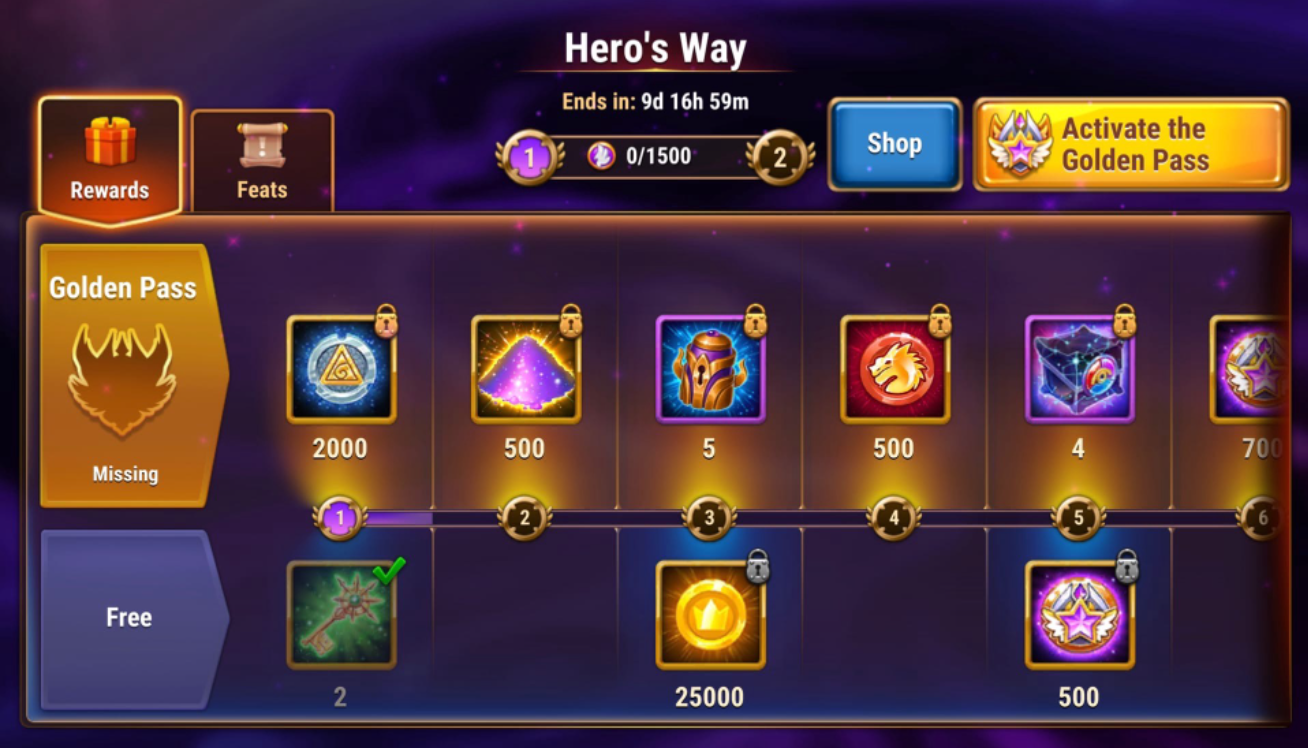Click the collected green key reward
The width and height of the screenshot is (1308, 748).
point(340,614)
